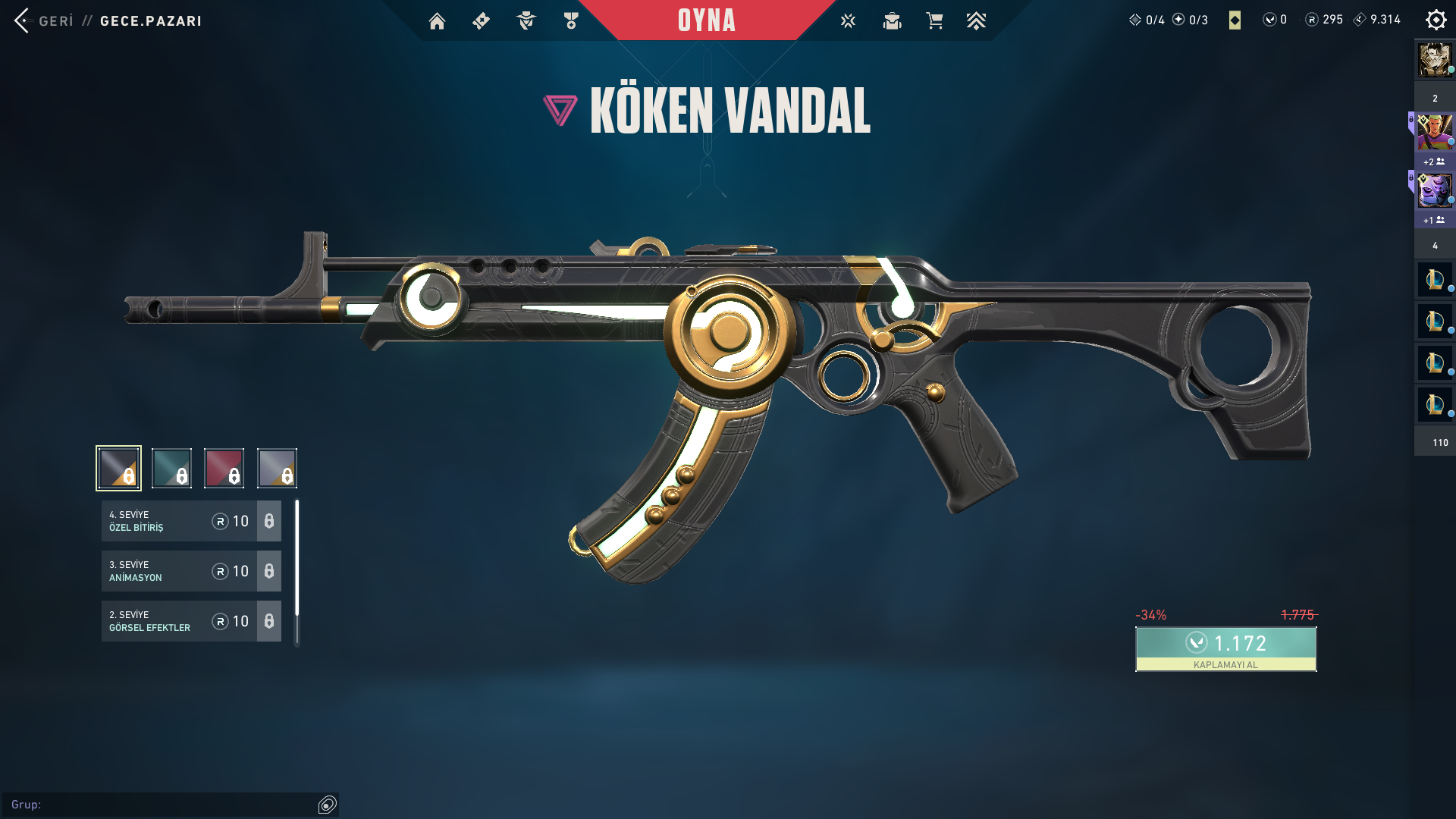Start playing with the OYNA button
Image resolution: width=1456 pixels, height=819 pixels.
point(706,20)
